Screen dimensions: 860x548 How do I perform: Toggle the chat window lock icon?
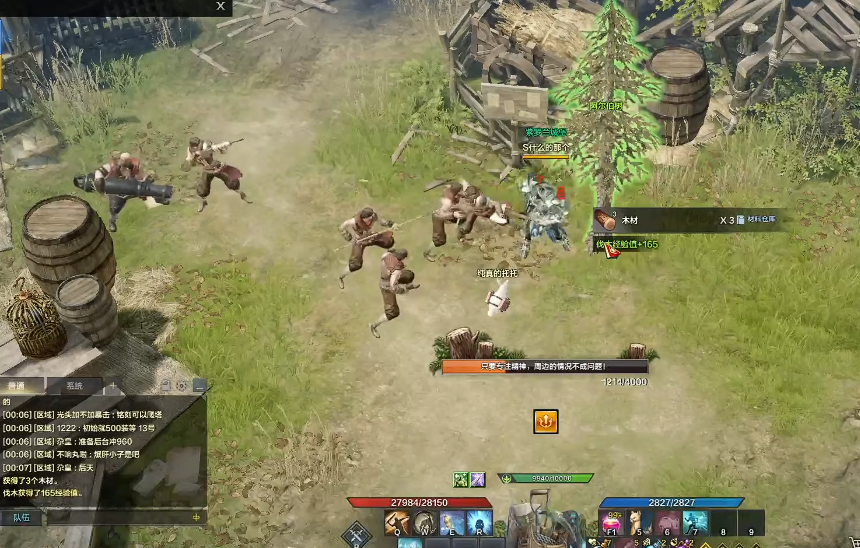pos(165,385)
